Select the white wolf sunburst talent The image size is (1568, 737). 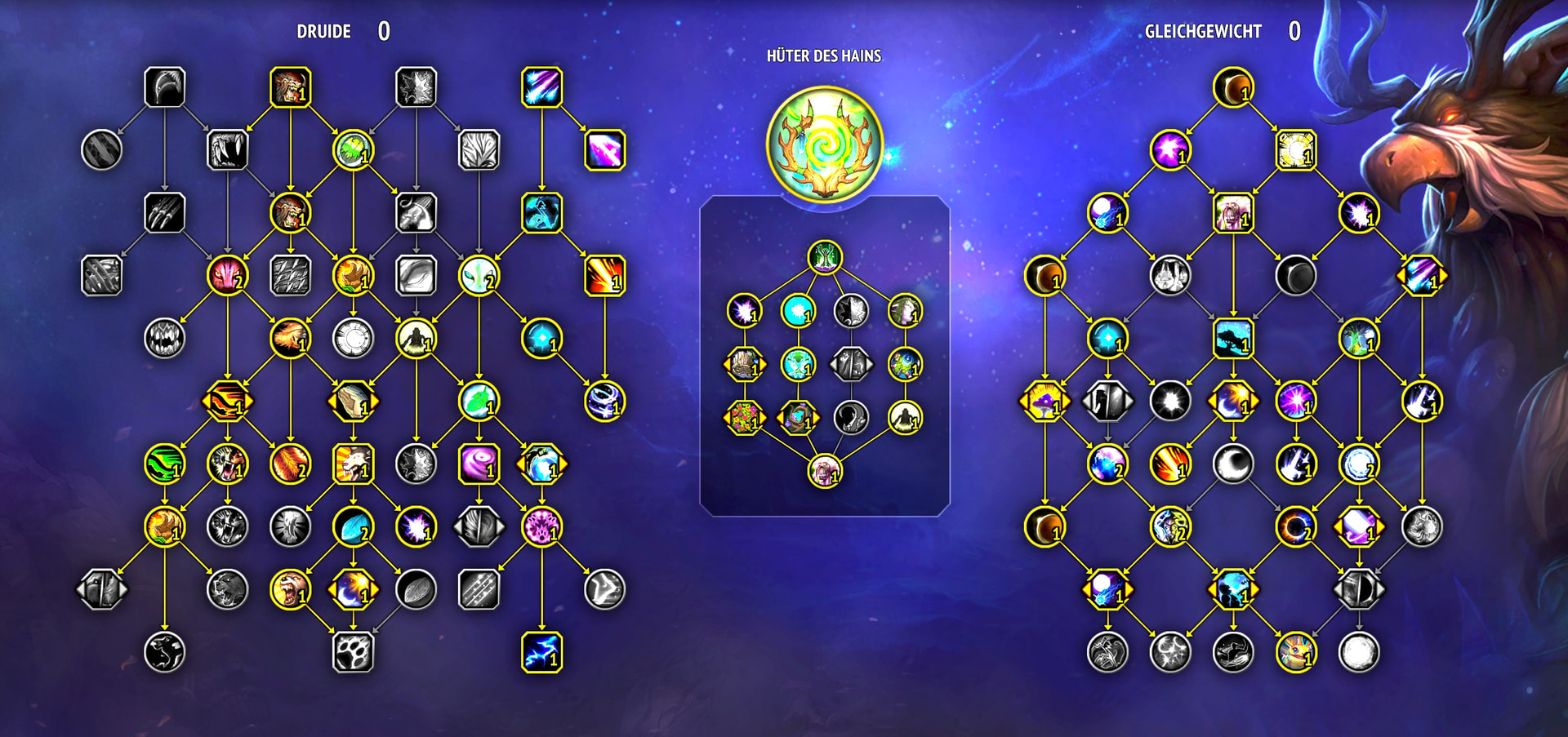[353, 464]
